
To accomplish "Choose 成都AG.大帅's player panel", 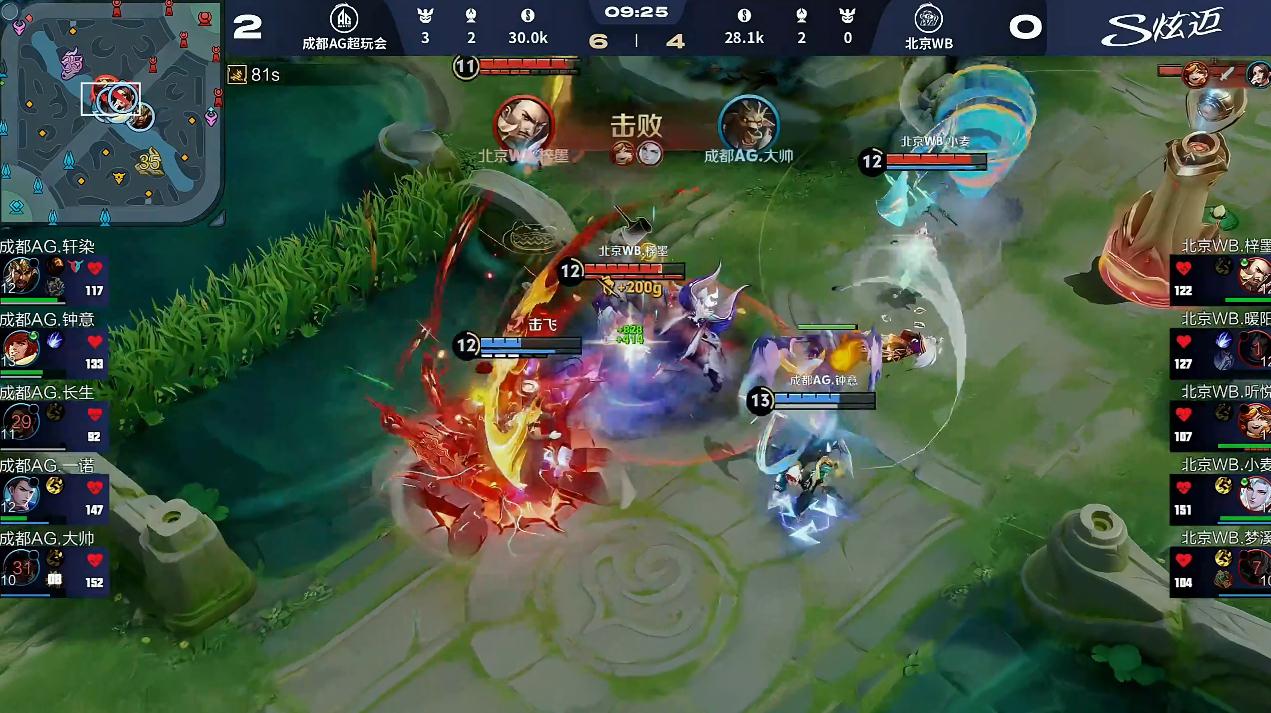I will tap(54, 566).
